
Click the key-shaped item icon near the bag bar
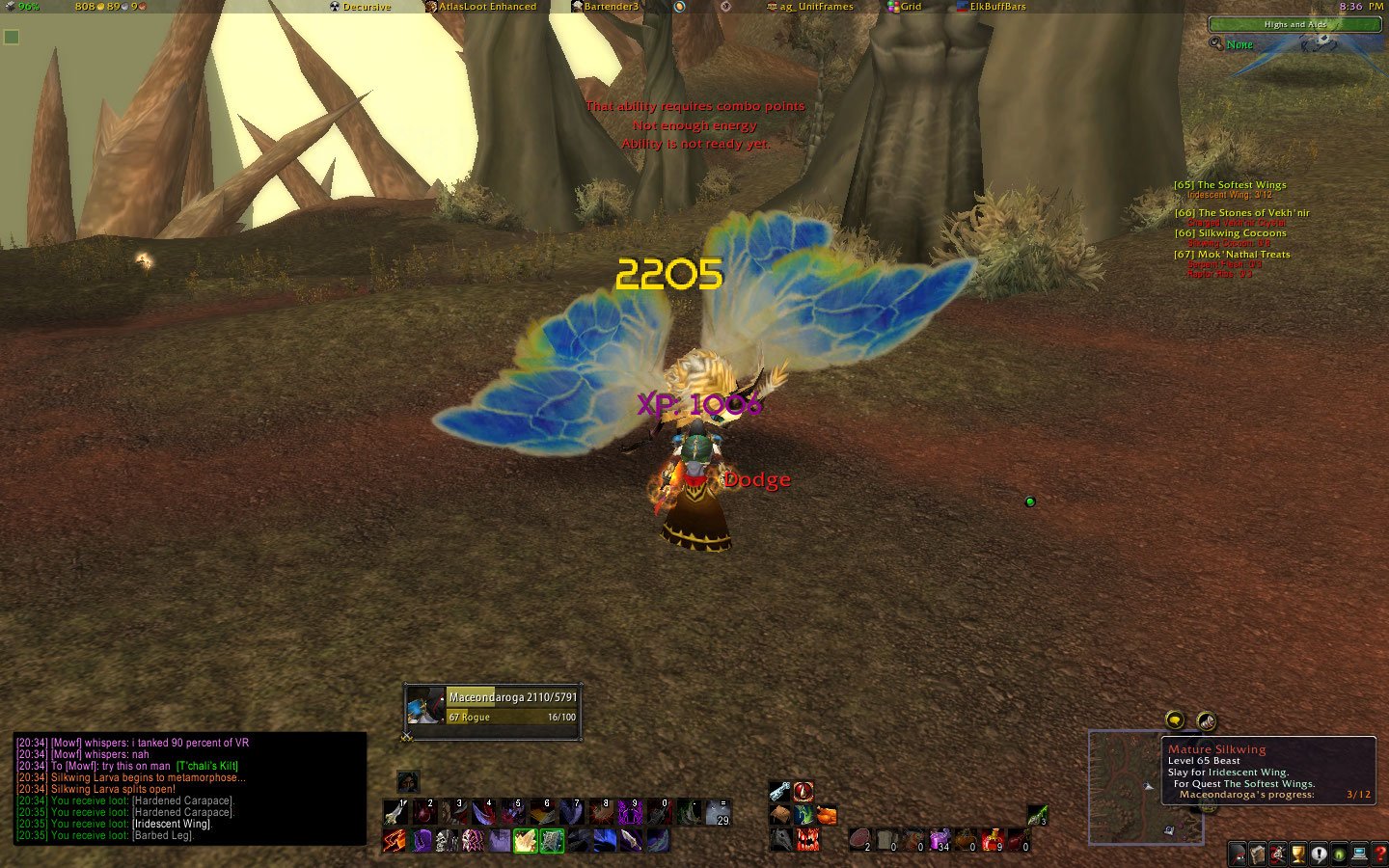tap(779, 791)
